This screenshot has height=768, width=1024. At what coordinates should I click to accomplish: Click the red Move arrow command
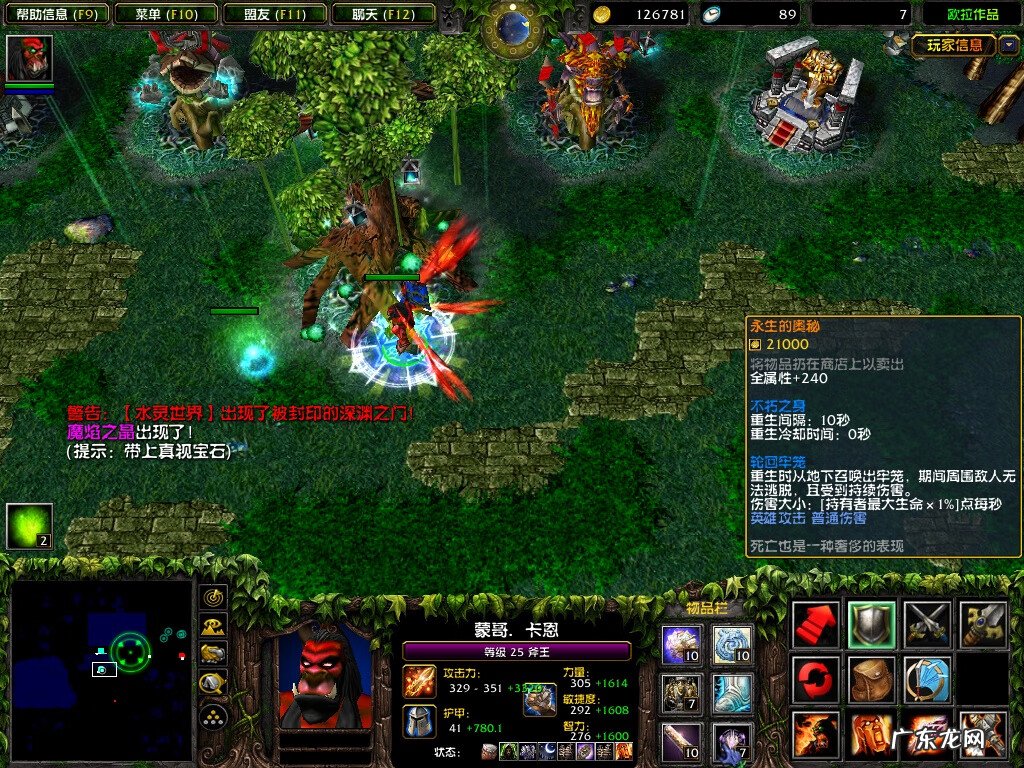(816, 625)
